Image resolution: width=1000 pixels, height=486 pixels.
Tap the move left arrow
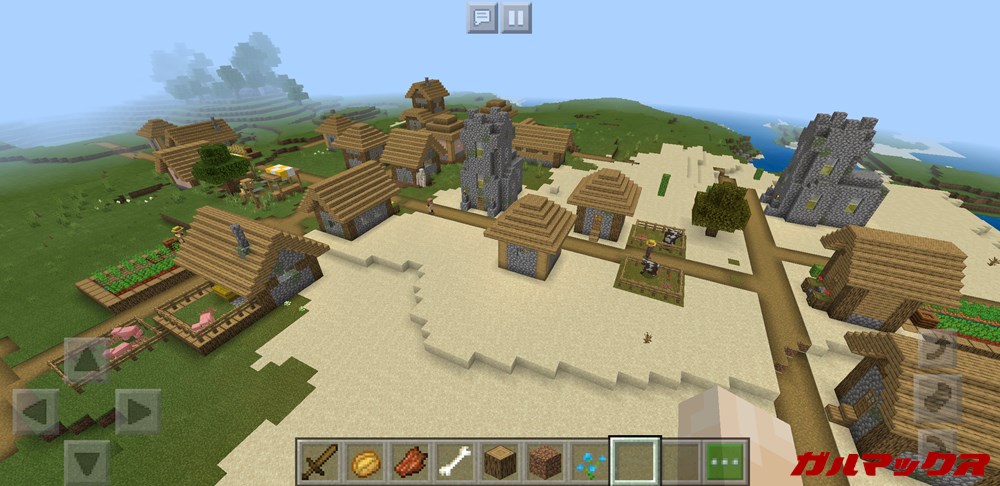(x=36, y=410)
